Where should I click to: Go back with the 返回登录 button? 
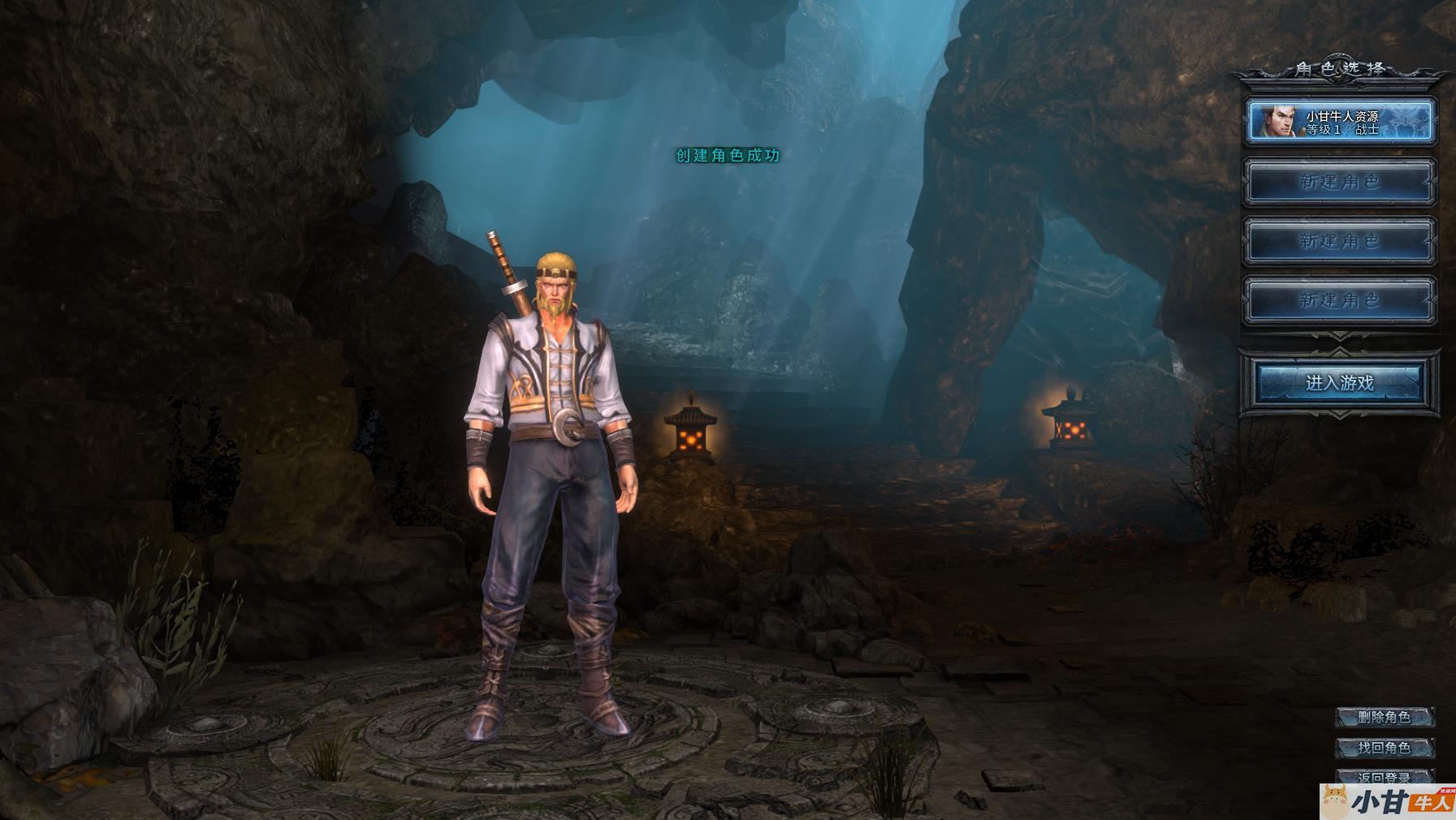[1384, 776]
